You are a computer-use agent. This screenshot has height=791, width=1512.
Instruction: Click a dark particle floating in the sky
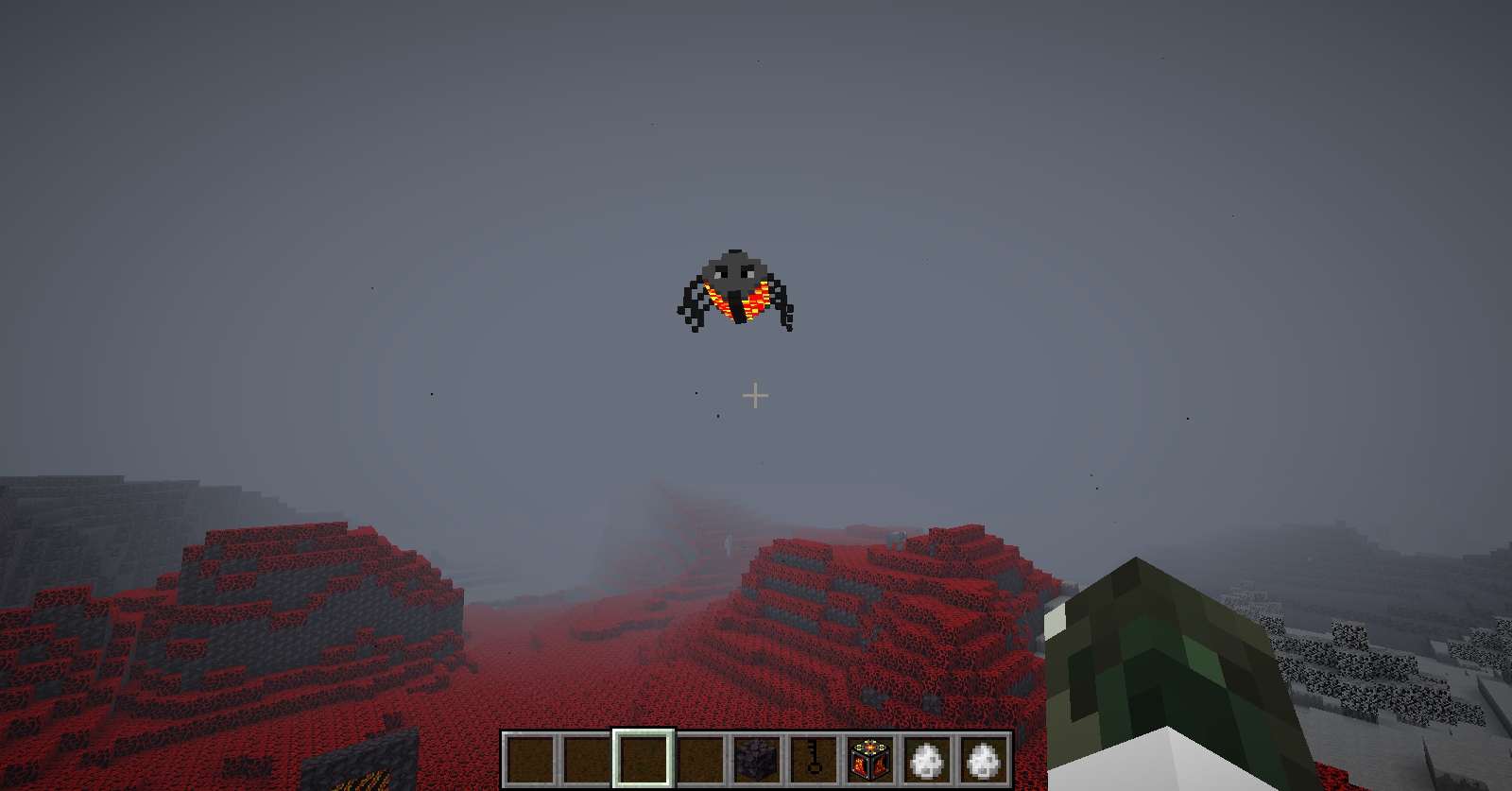[x=432, y=392]
